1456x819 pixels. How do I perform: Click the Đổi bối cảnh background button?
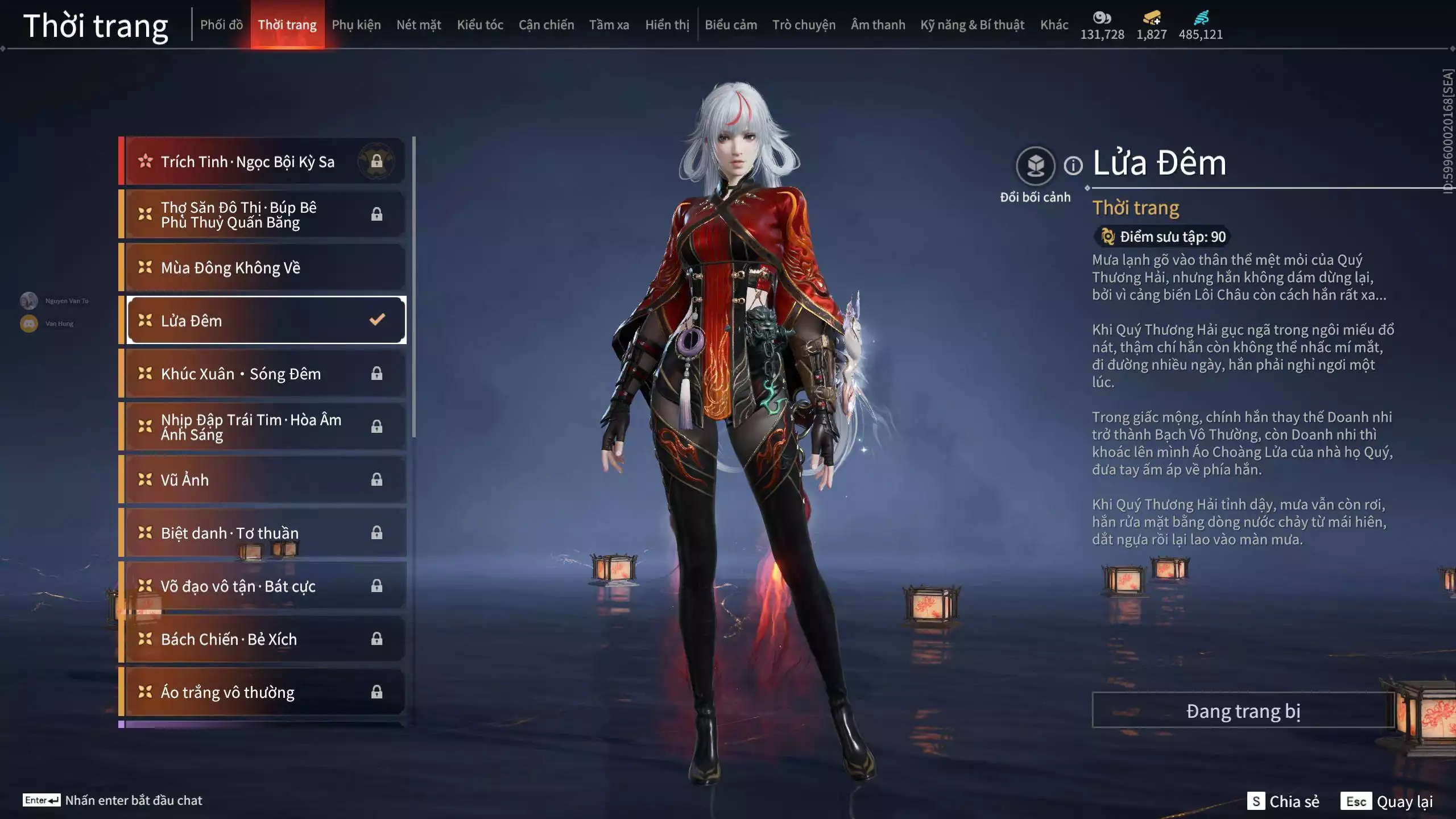(x=1035, y=166)
